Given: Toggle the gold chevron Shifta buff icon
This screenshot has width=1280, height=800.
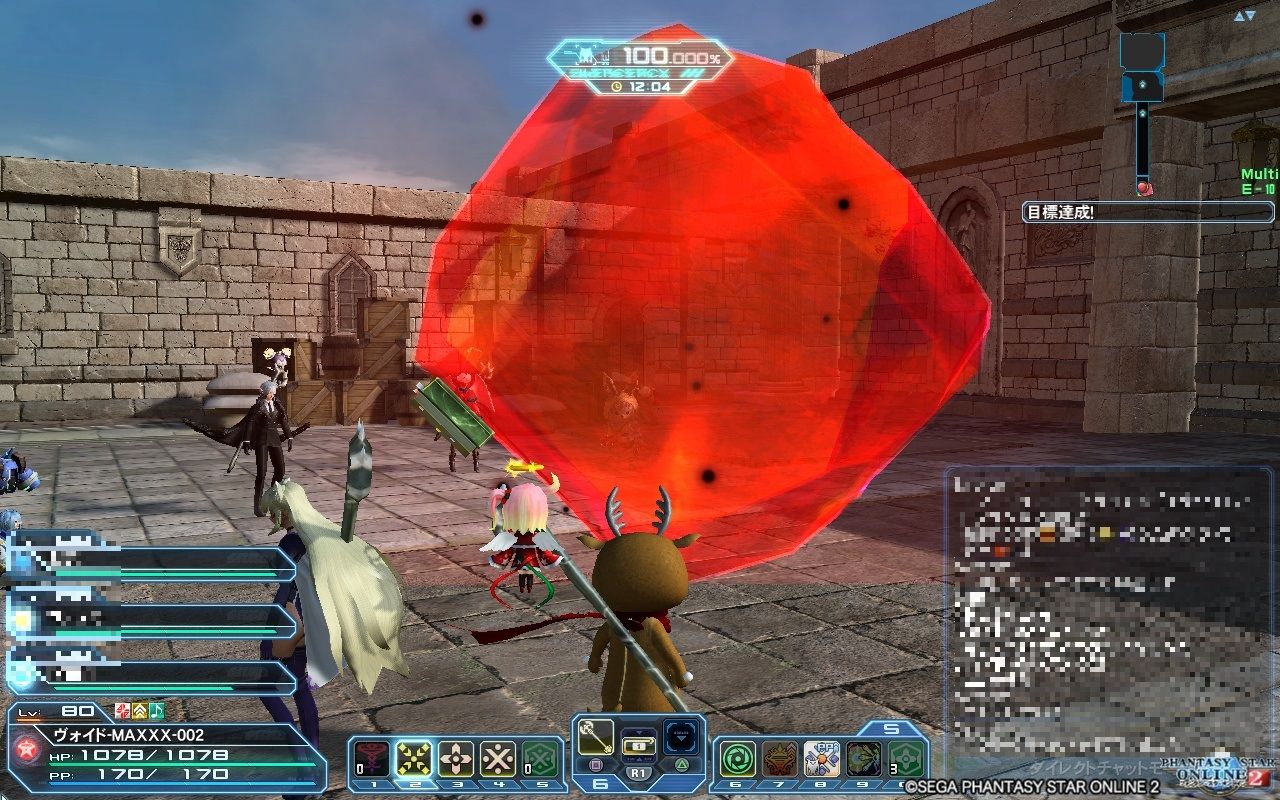Looking at the screenshot, I should pos(140,711).
